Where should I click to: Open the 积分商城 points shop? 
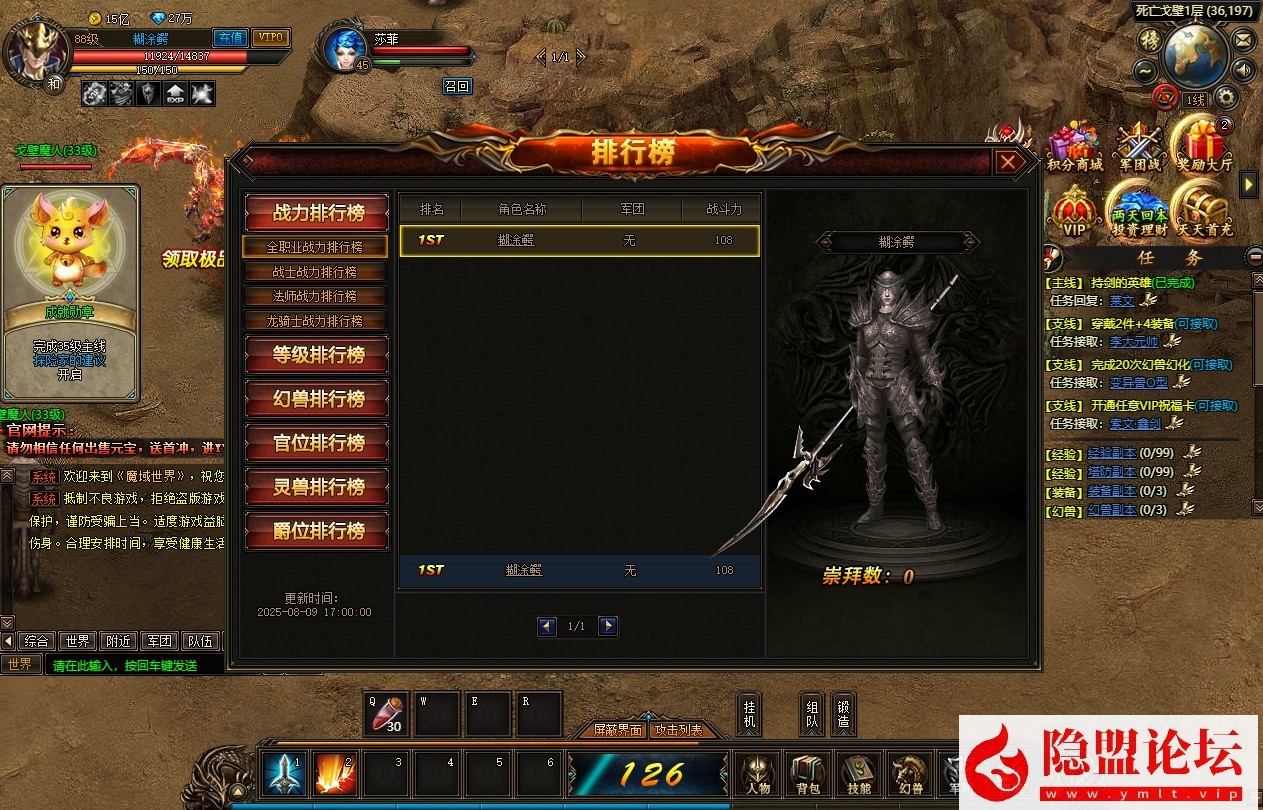click(1074, 146)
